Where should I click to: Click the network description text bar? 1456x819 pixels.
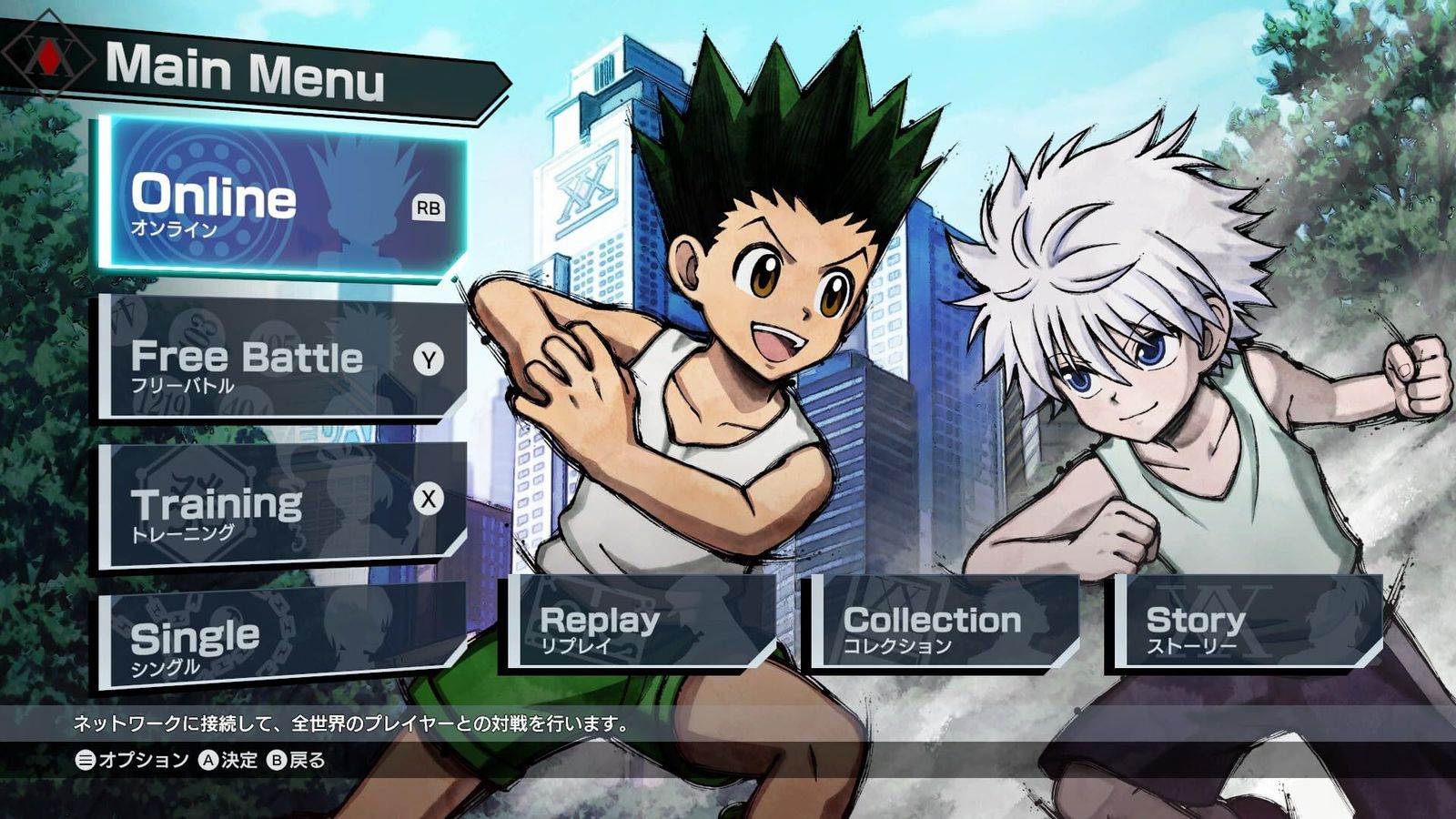click(350, 725)
